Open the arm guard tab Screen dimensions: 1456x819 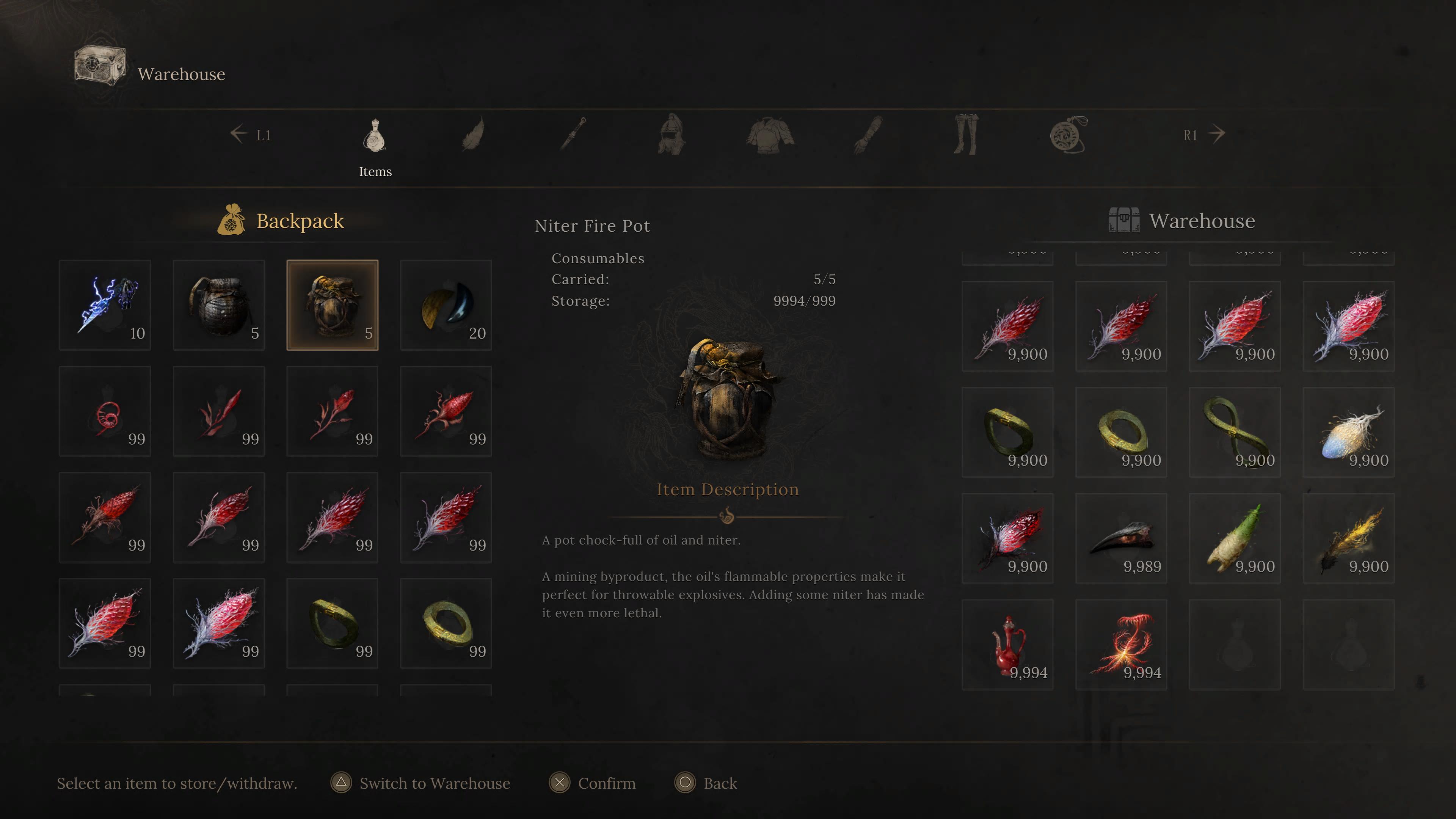click(868, 135)
